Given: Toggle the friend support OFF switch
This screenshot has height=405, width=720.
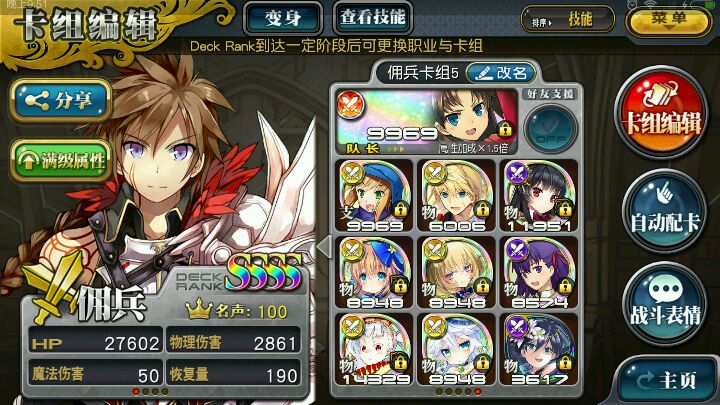Looking at the screenshot, I should click(548, 130).
